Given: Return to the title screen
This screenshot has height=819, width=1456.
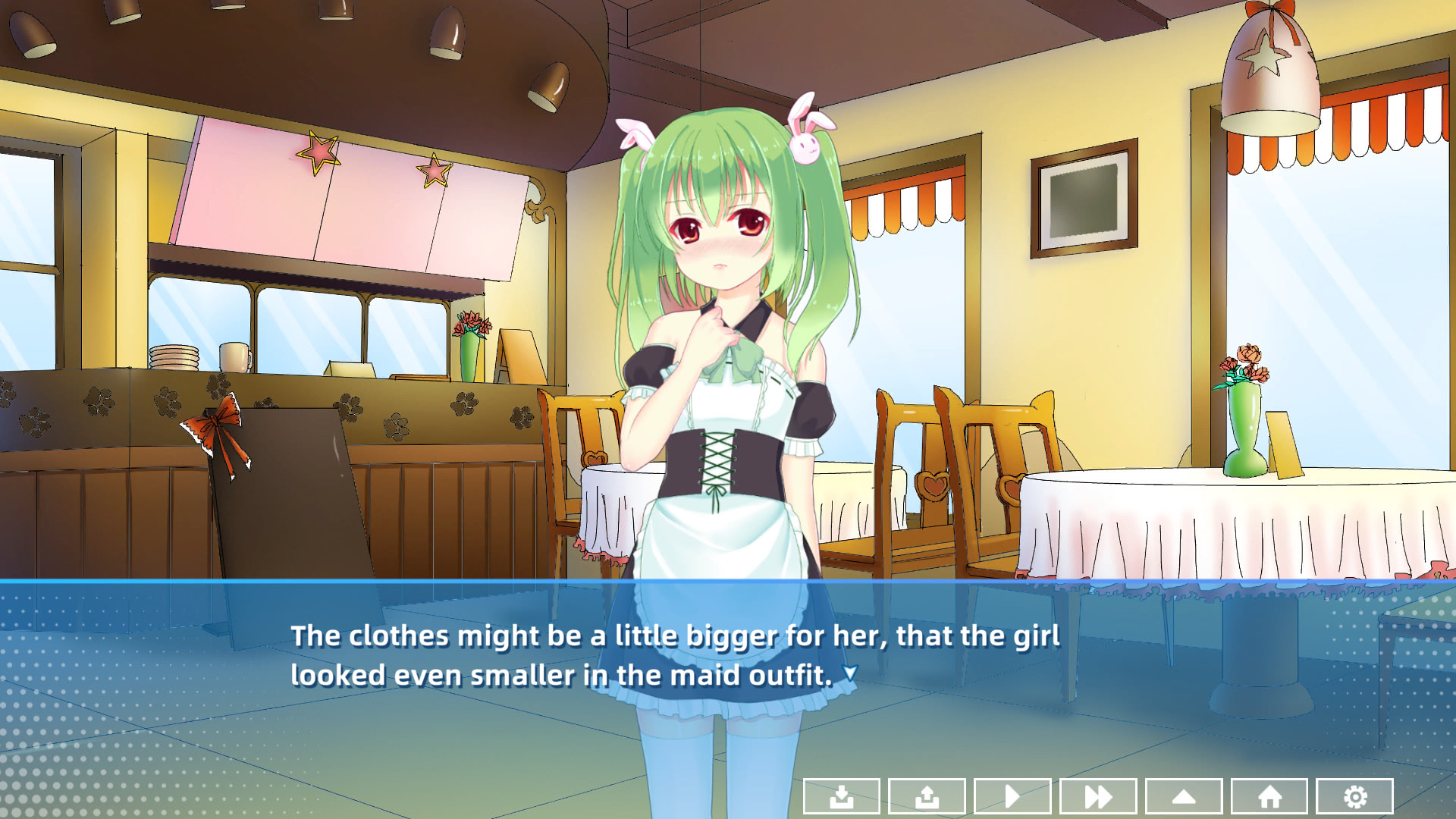Looking at the screenshot, I should coord(1269,796).
